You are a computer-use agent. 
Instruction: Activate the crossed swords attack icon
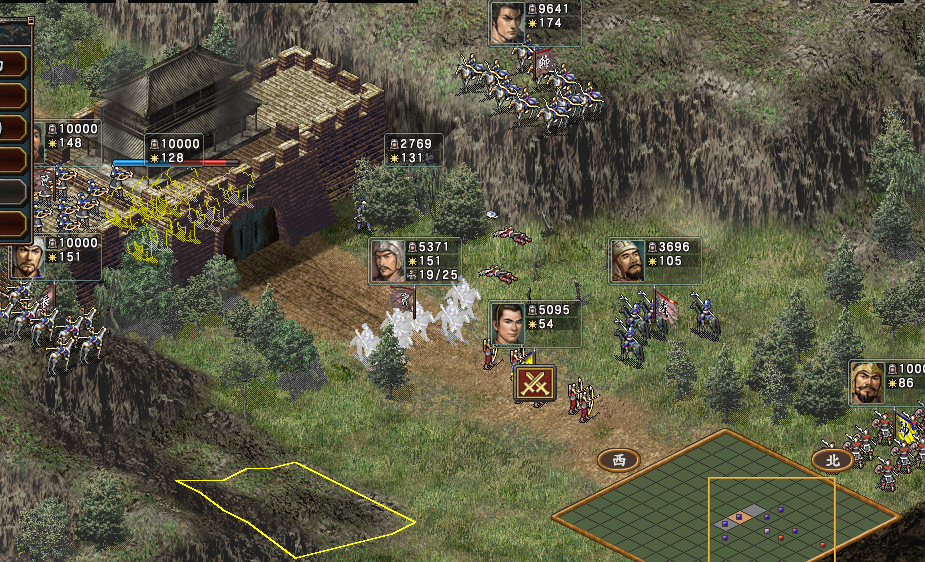(535, 384)
